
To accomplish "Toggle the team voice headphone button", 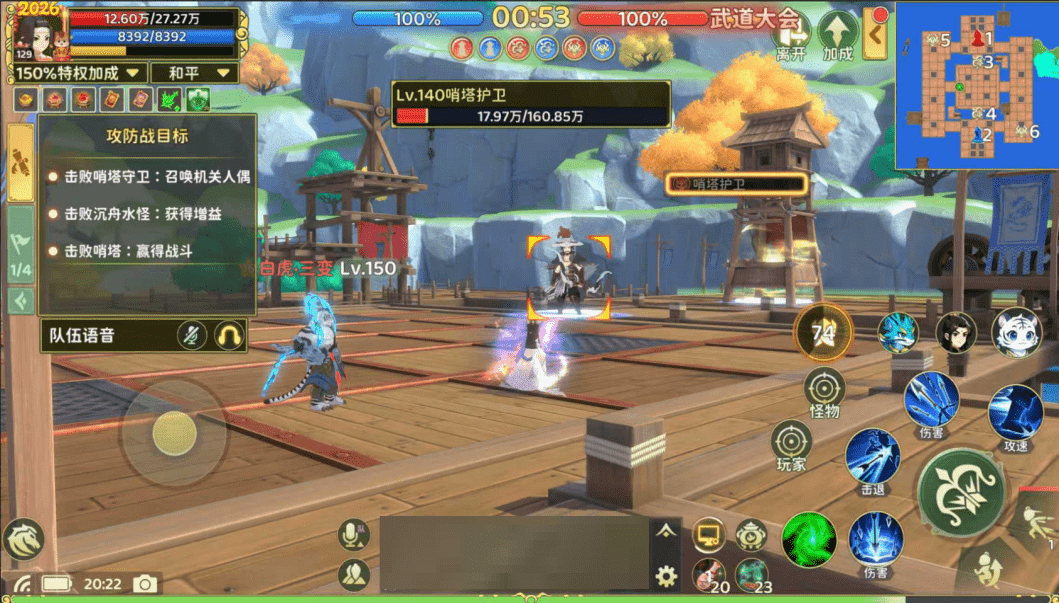I will coord(231,336).
